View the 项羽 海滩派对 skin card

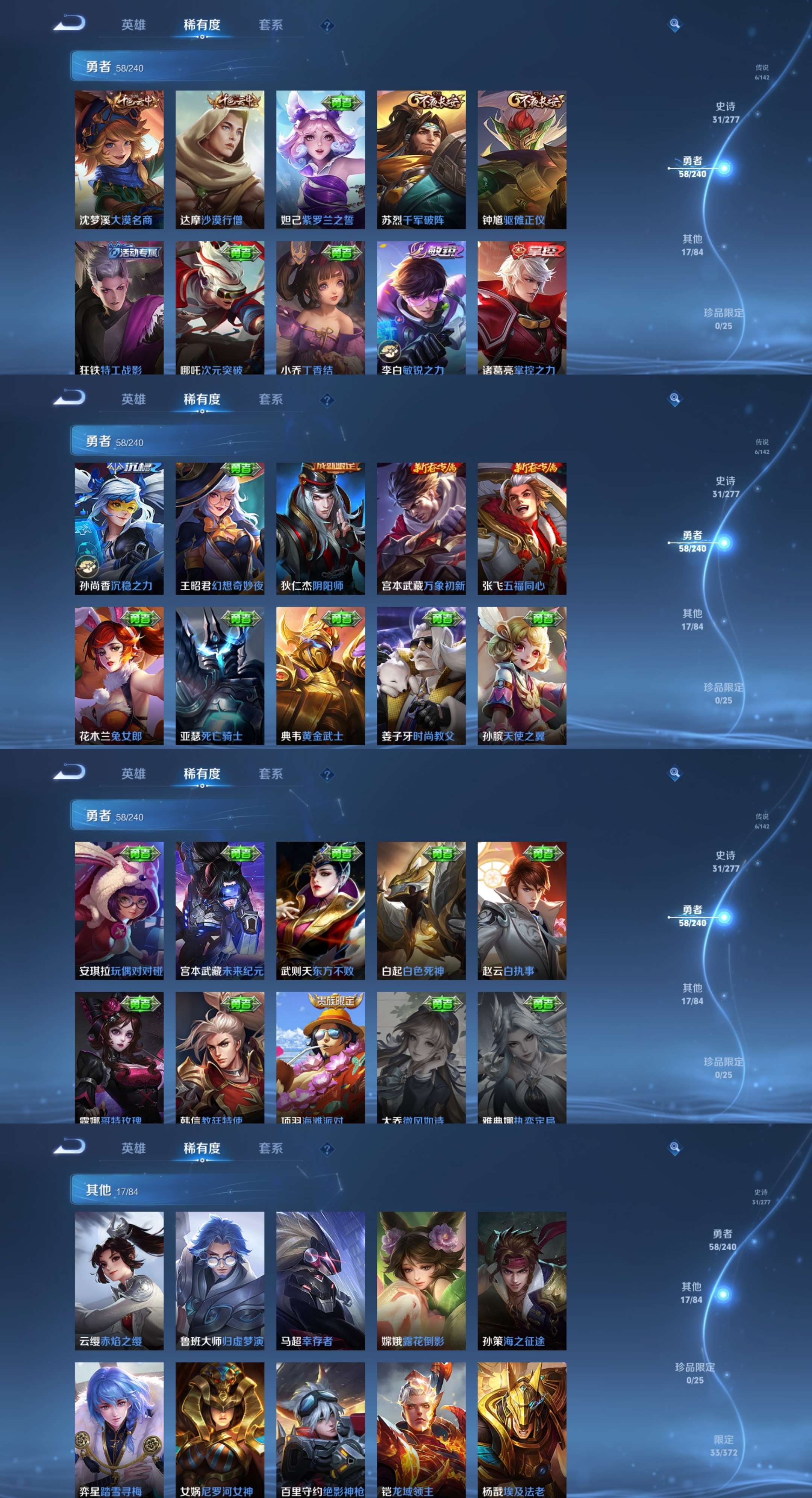coord(320,1057)
